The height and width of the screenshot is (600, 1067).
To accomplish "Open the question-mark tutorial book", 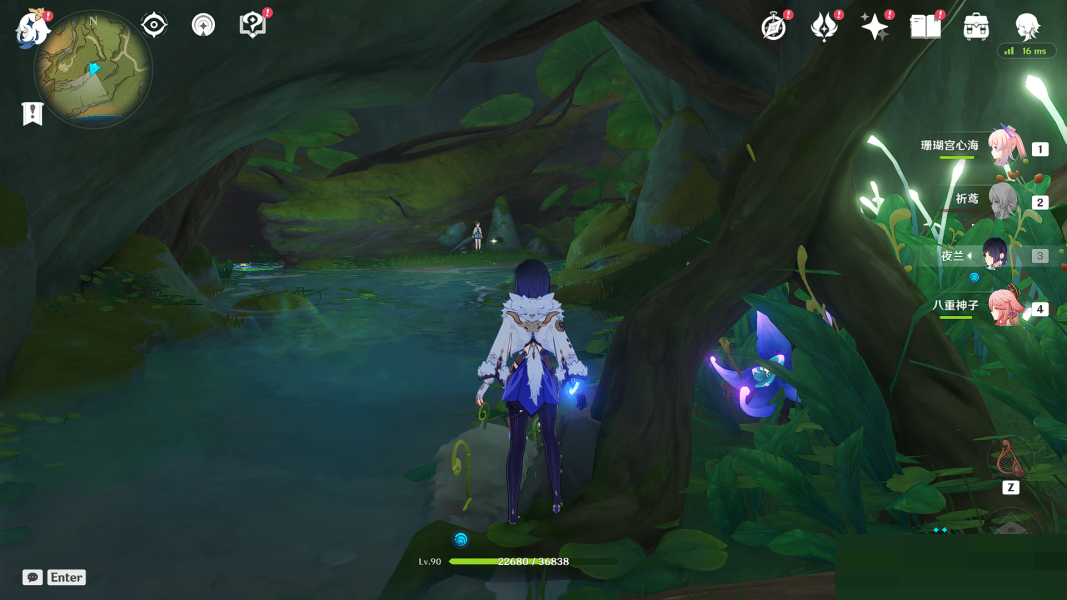I will point(253,25).
